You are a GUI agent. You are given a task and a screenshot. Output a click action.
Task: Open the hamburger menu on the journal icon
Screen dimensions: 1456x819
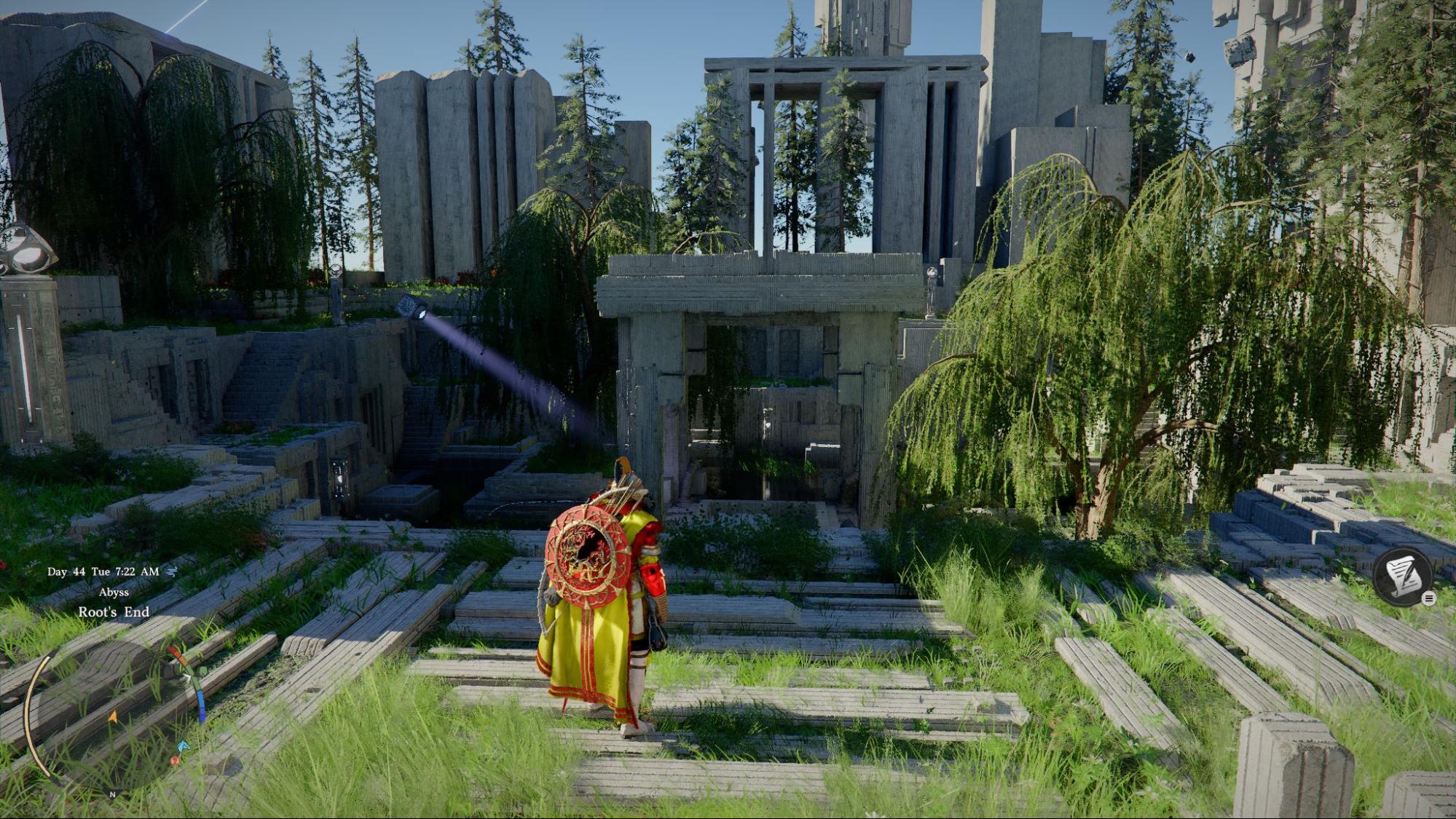point(1430,598)
